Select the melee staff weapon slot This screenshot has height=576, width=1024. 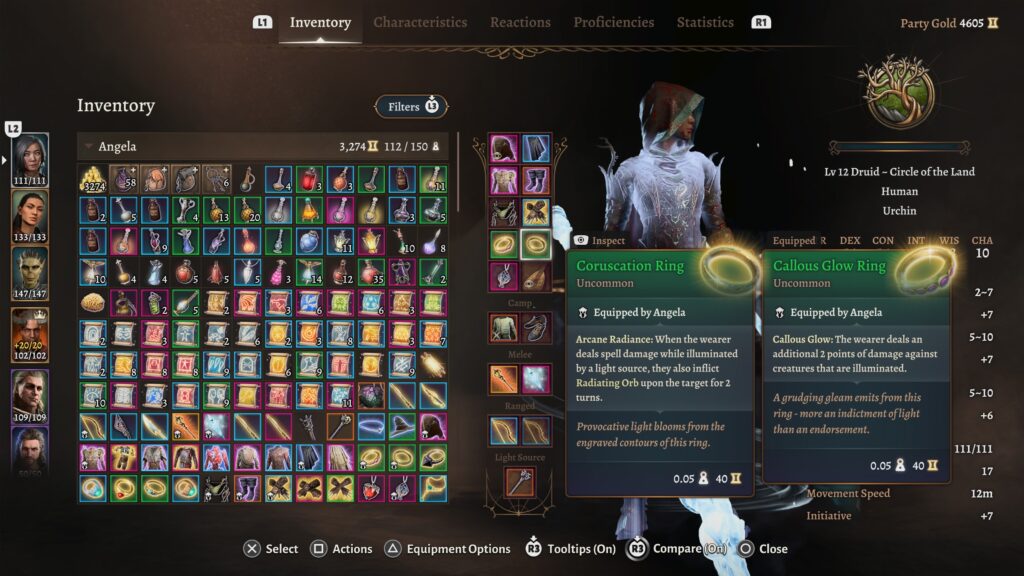(x=504, y=378)
